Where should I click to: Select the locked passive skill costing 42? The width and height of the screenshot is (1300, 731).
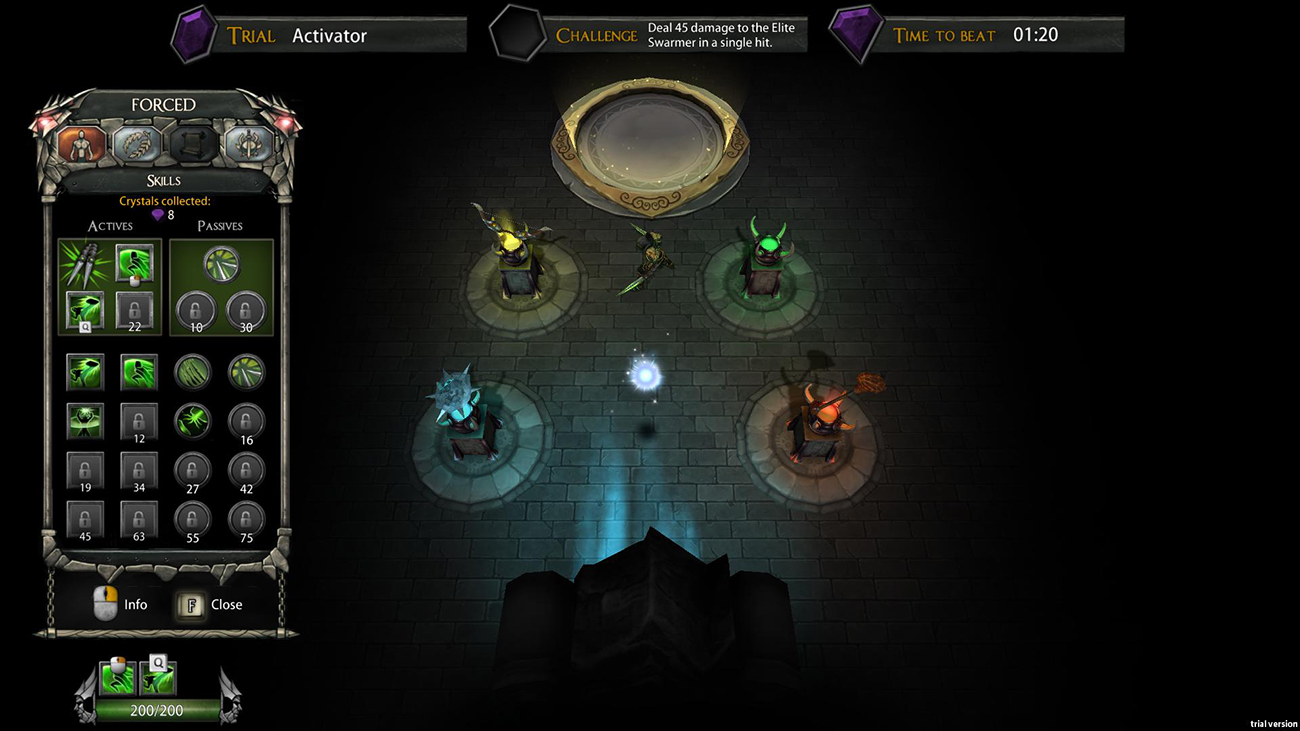coord(247,470)
